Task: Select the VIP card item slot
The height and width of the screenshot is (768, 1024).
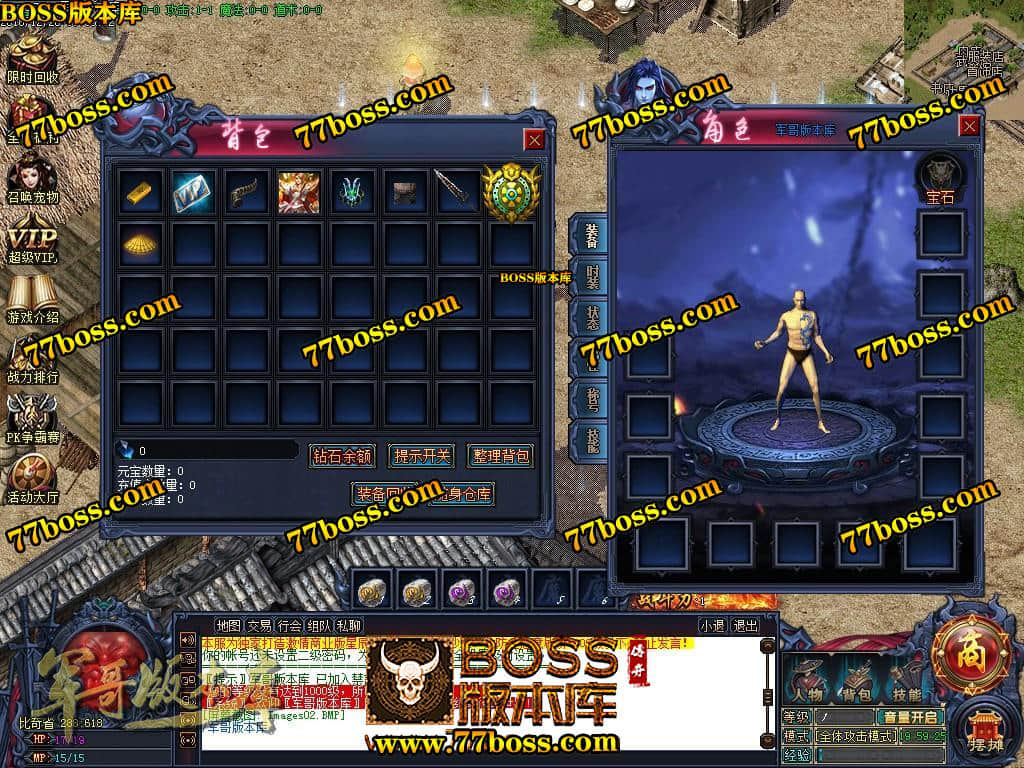Action: pos(194,191)
